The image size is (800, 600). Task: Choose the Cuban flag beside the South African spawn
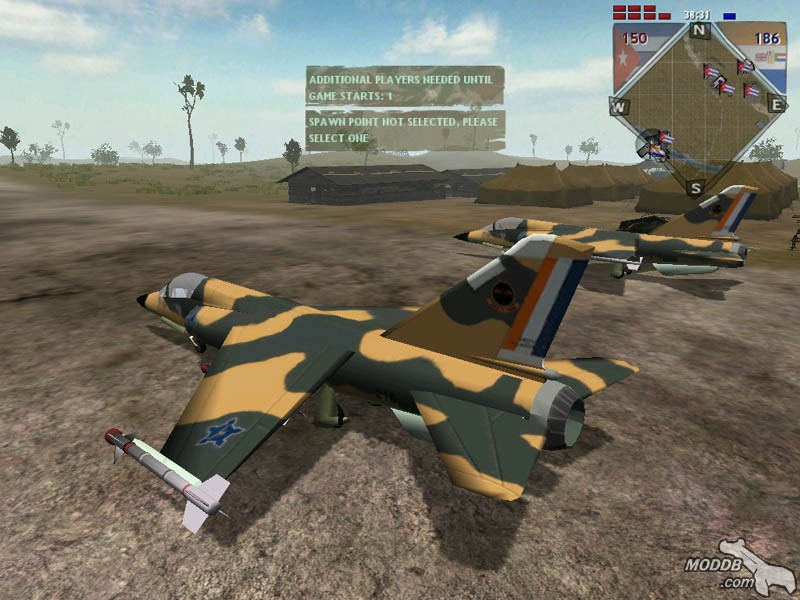666,137
